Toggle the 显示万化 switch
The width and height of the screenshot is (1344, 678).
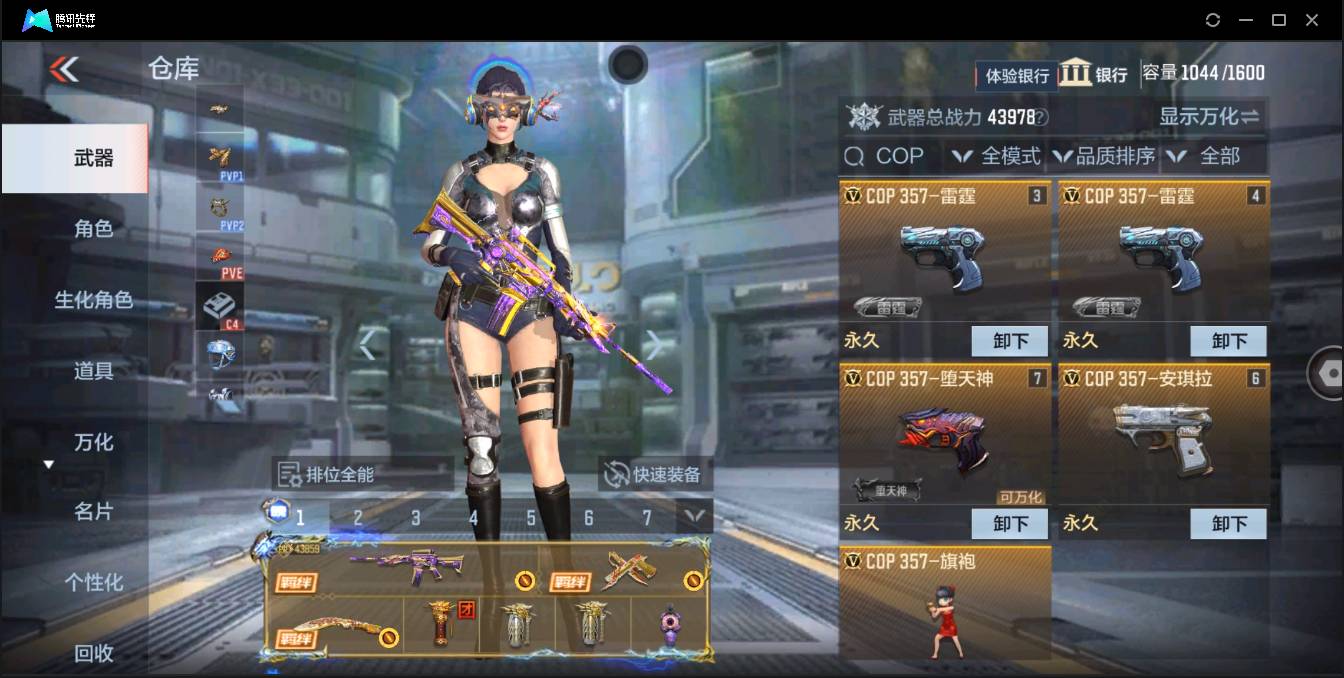1209,117
